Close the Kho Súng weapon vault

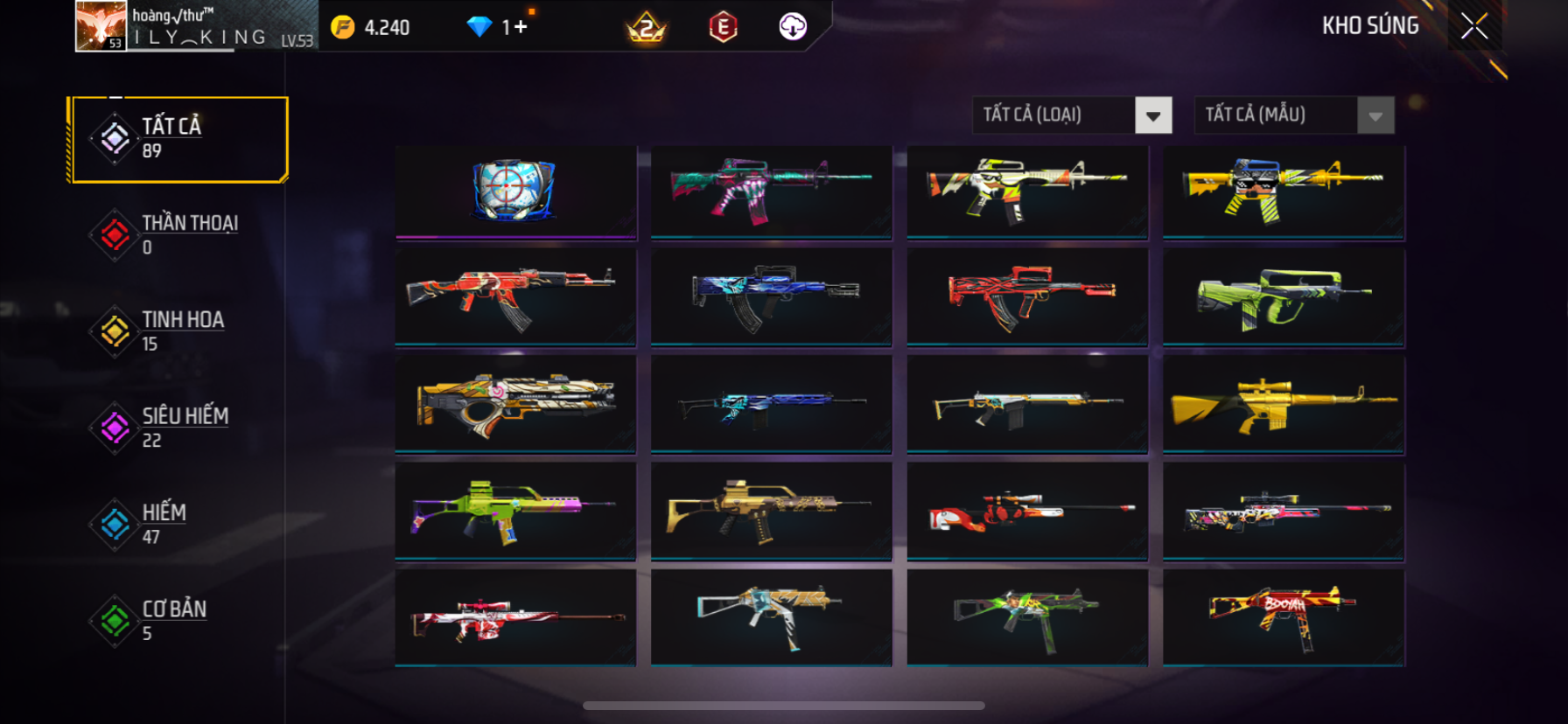(x=1474, y=27)
